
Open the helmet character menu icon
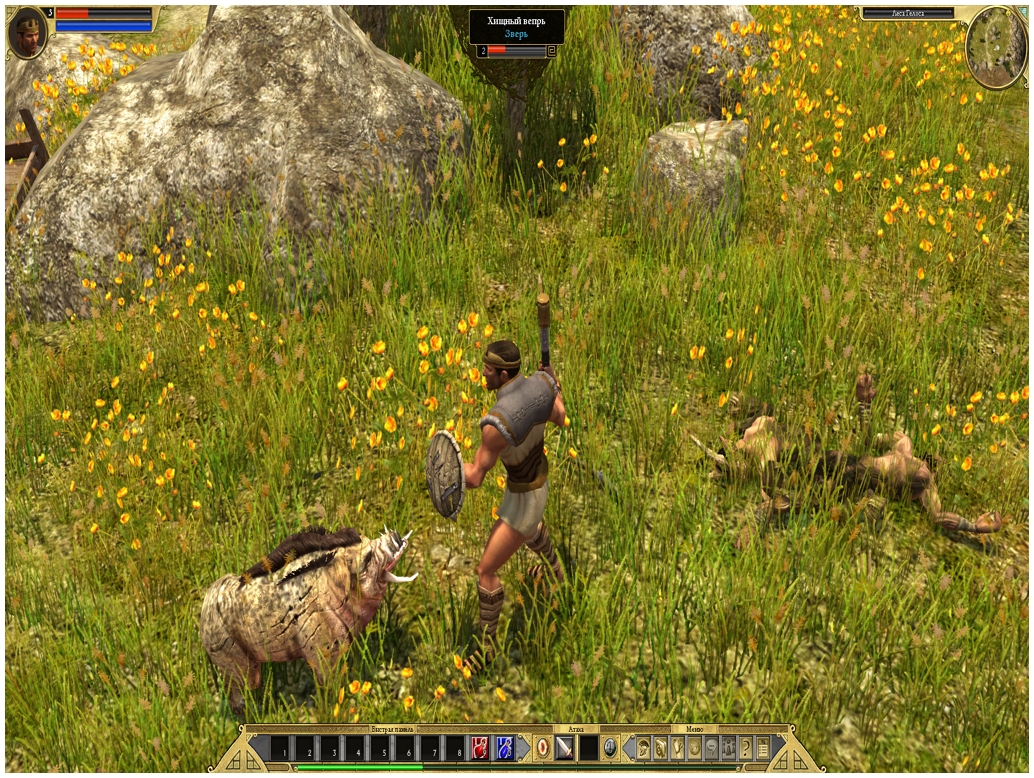(x=643, y=747)
